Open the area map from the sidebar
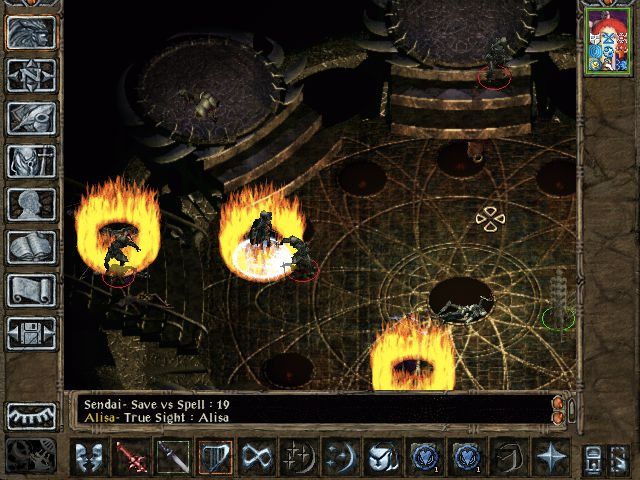 point(31,75)
